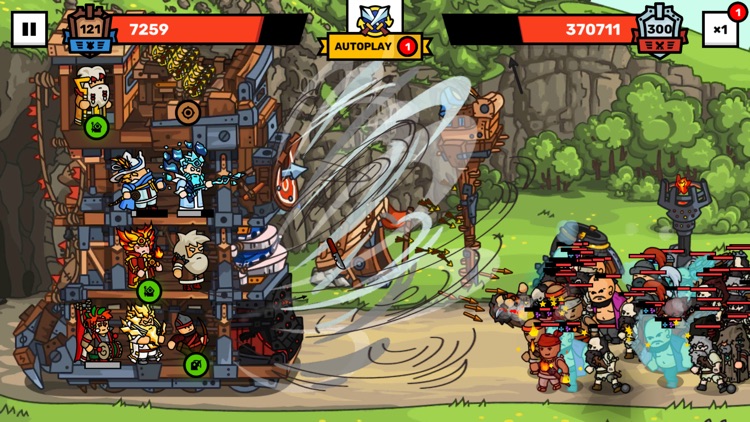The width and height of the screenshot is (750, 422).
Task: Toggle the AUTOPLAY banner
Action: tap(374, 46)
